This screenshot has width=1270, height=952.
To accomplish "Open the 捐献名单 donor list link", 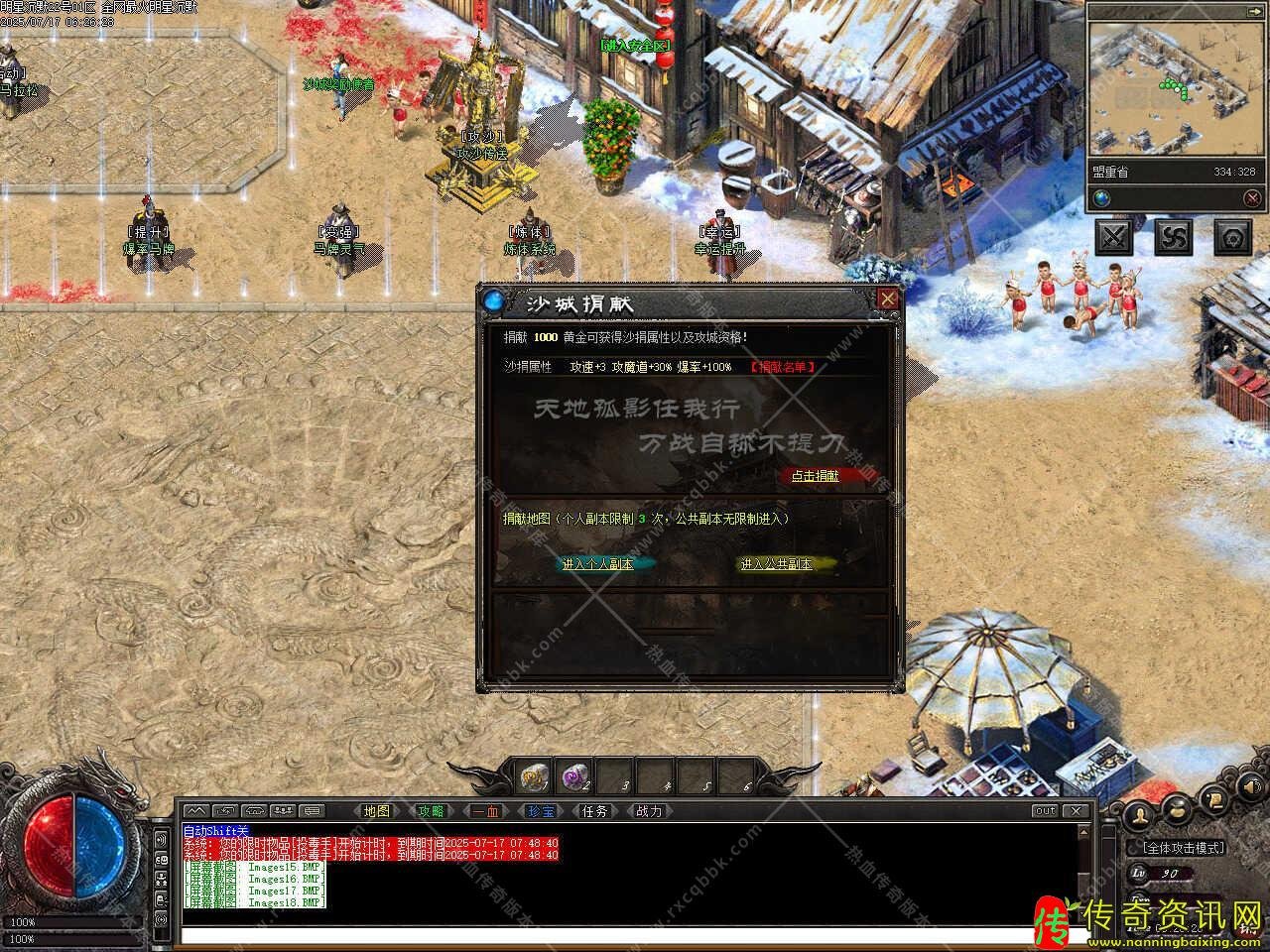I will (x=782, y=367).
